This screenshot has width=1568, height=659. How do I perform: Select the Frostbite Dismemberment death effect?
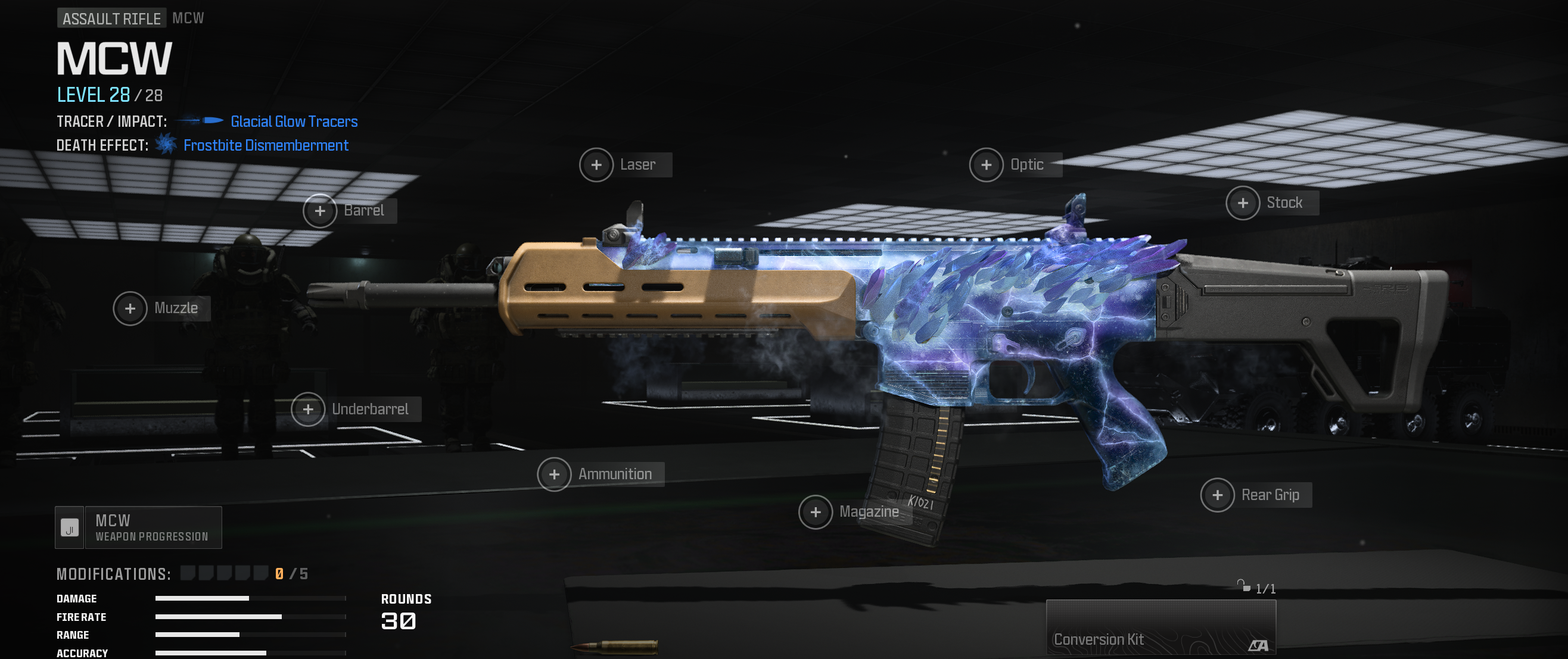tap(265, 145)
